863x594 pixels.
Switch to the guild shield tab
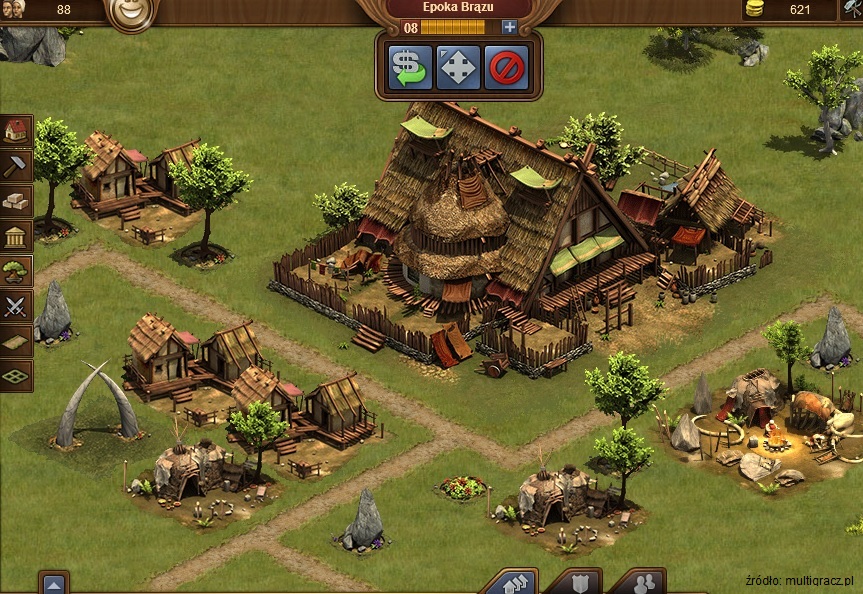[575, 583]
